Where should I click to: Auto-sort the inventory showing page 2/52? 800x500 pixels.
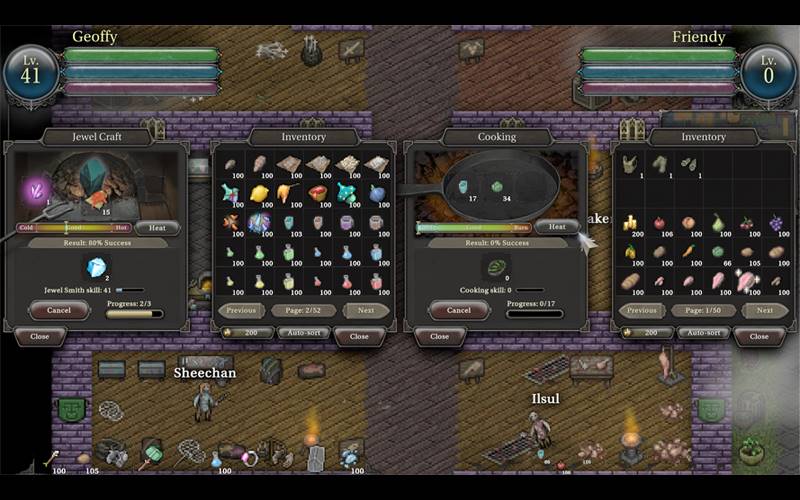pos(303,332)
